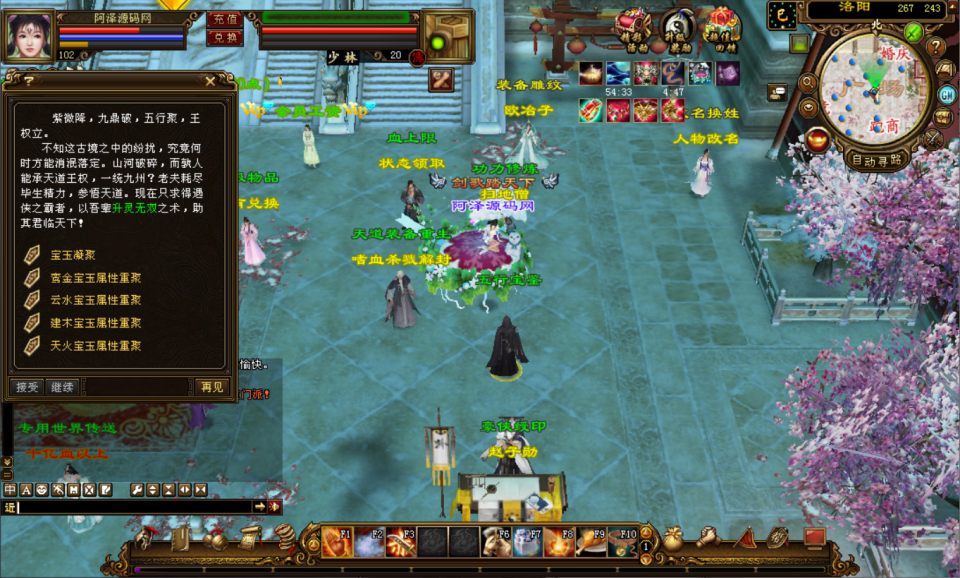
Task: Activate 自动寻路 auto-pathfinding
Action: point(876,159)
